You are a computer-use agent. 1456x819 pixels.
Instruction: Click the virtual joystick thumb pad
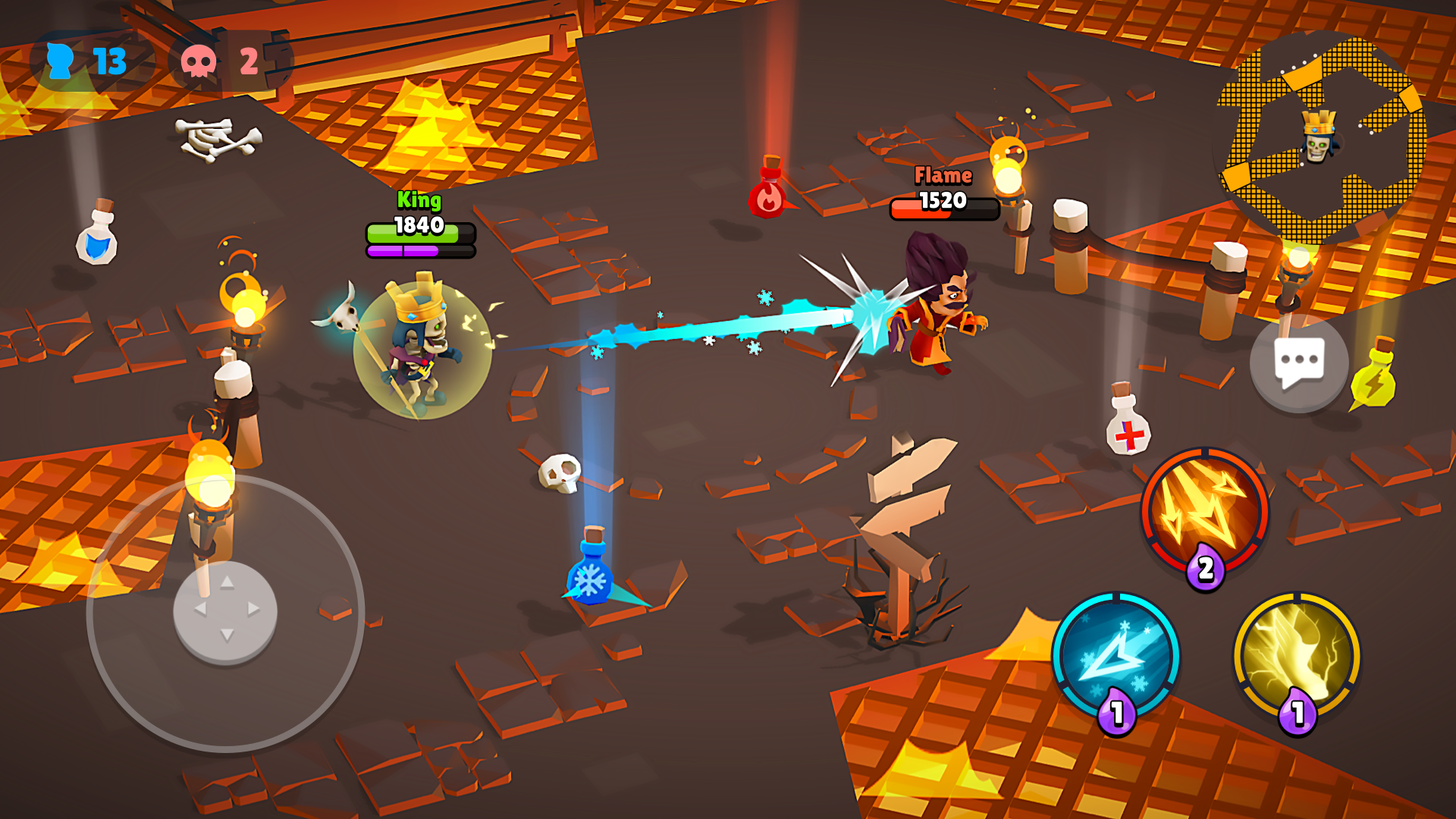[225, 610]
